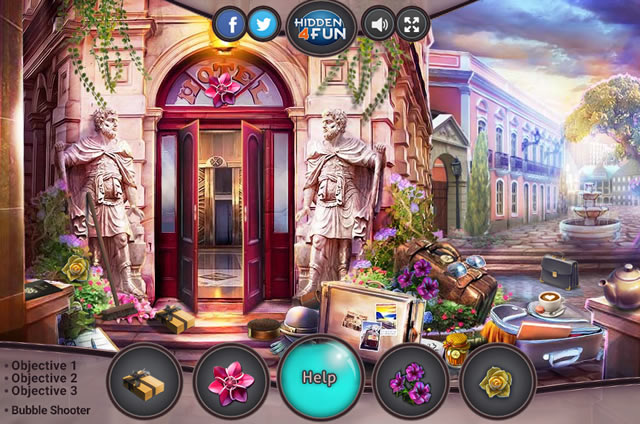Open the Objective 3 link
This screenshot has height=424, width=640.
coord(42,391)
